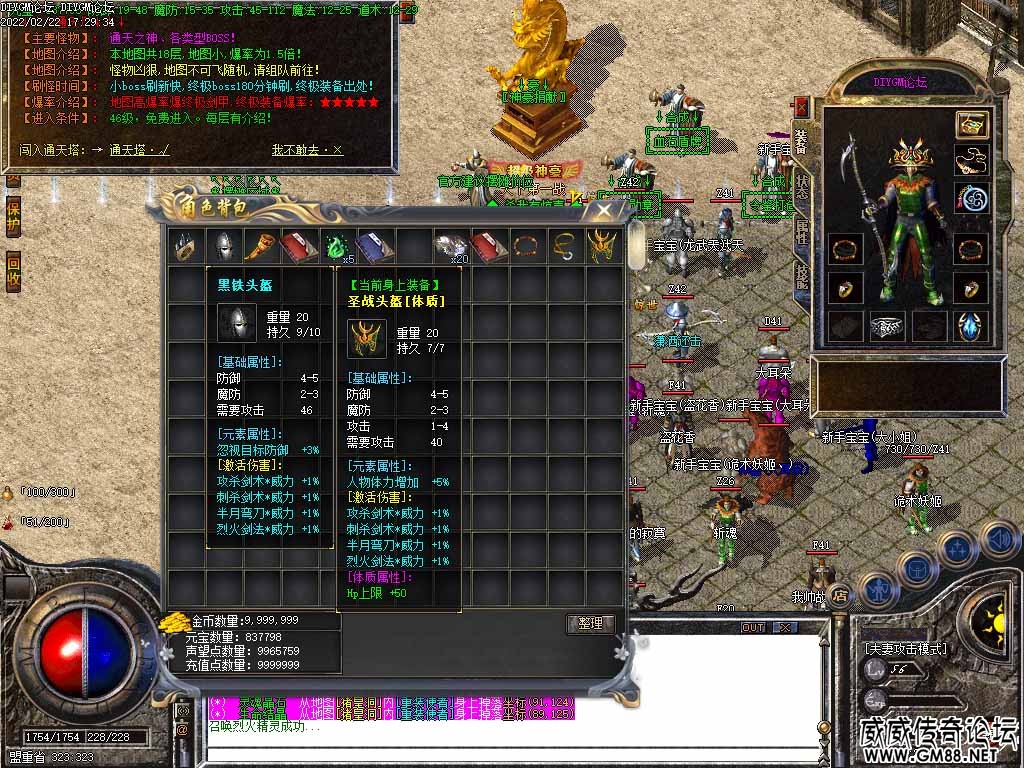Click the treasure chest icon in equipment panel
This screenshot has width=1024, height=768.
[x=970, y=125]
